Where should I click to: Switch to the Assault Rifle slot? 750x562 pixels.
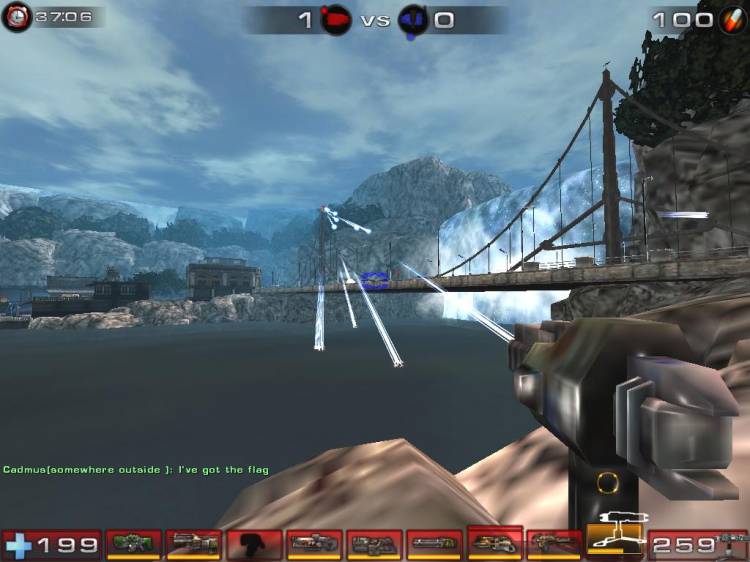193,544
